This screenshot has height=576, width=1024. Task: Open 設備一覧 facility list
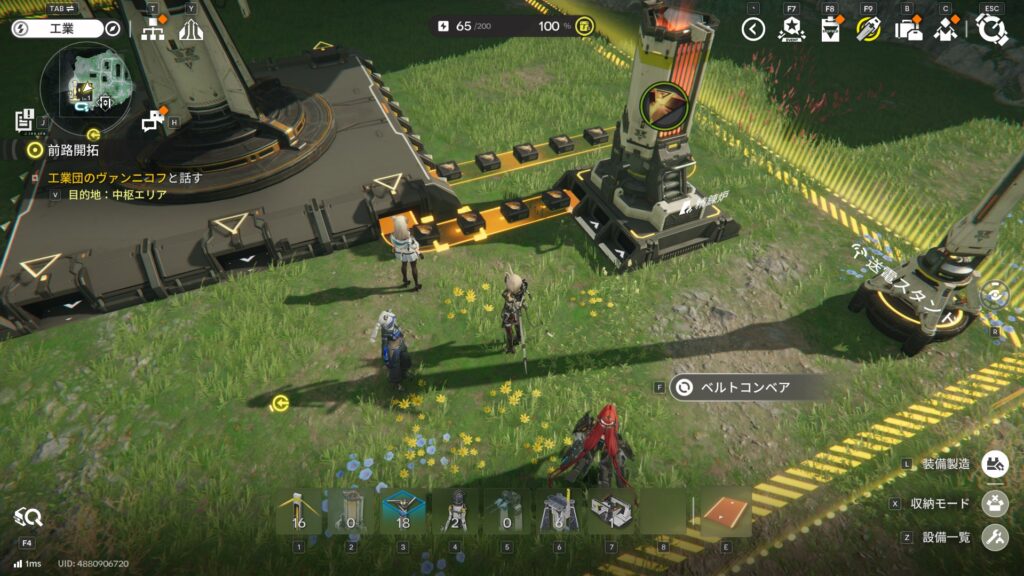tap(994, 538)
